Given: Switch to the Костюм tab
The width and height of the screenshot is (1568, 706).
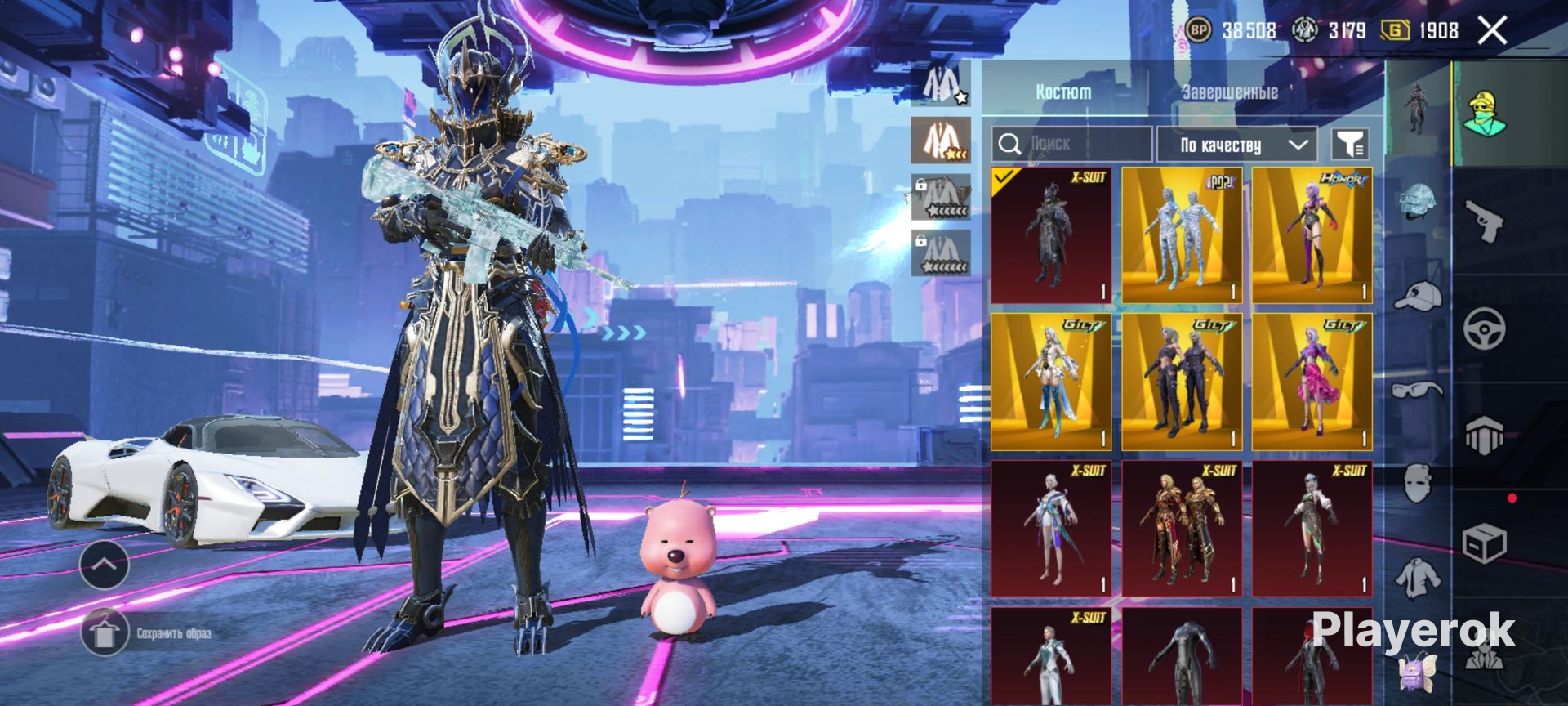Looking at the screenshot, I should 1063,92.
